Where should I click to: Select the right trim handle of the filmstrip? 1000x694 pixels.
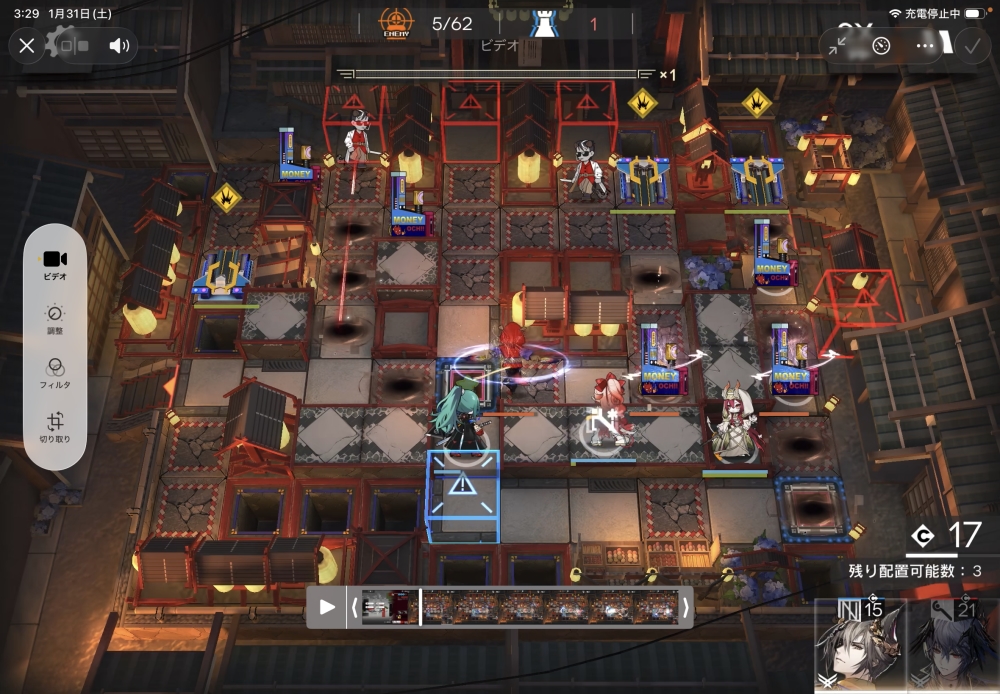coord(685,606)
